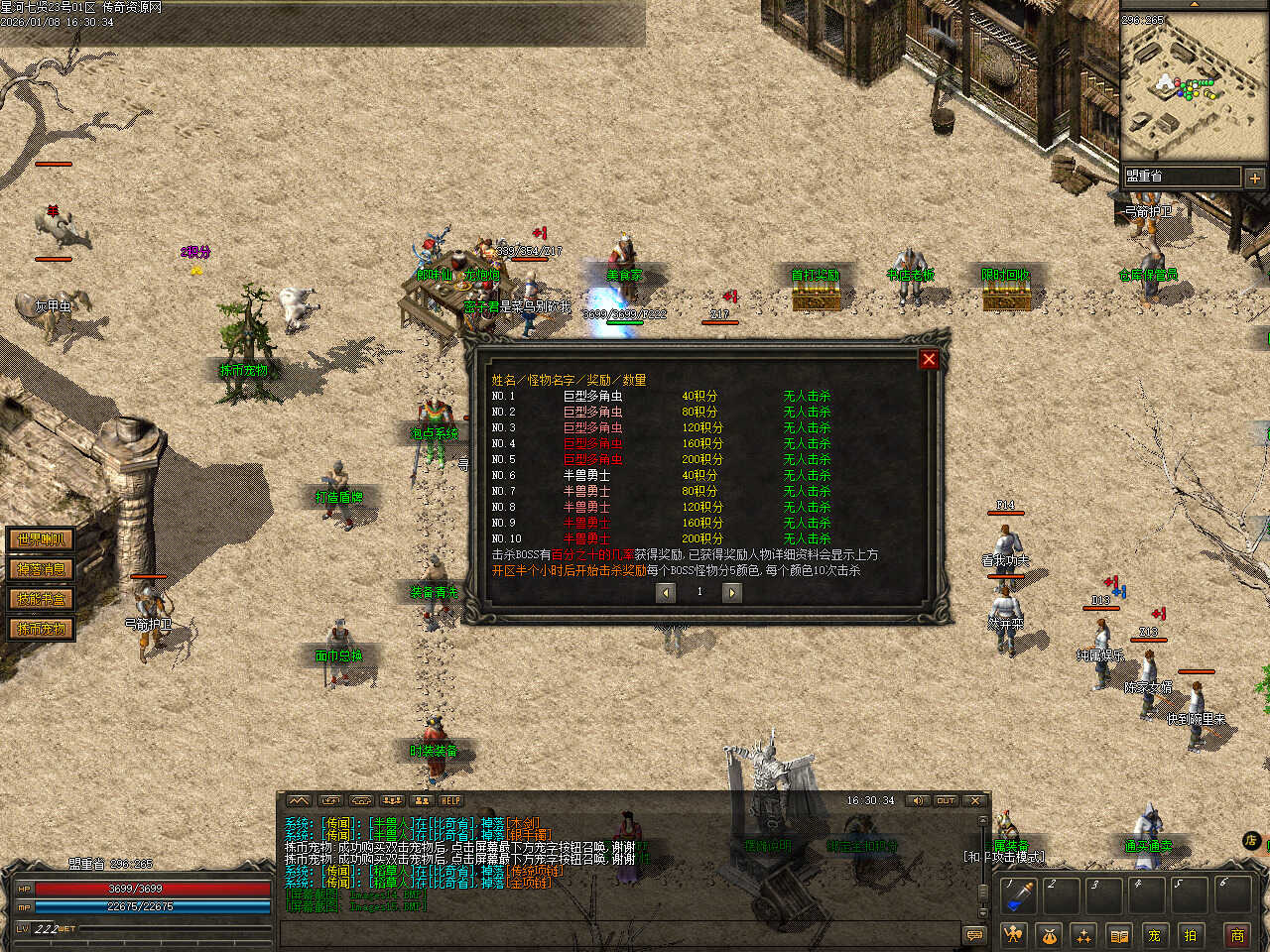Open the bag inventory icon
Screen dimensions: 1270x952
tap(1049, 934)
